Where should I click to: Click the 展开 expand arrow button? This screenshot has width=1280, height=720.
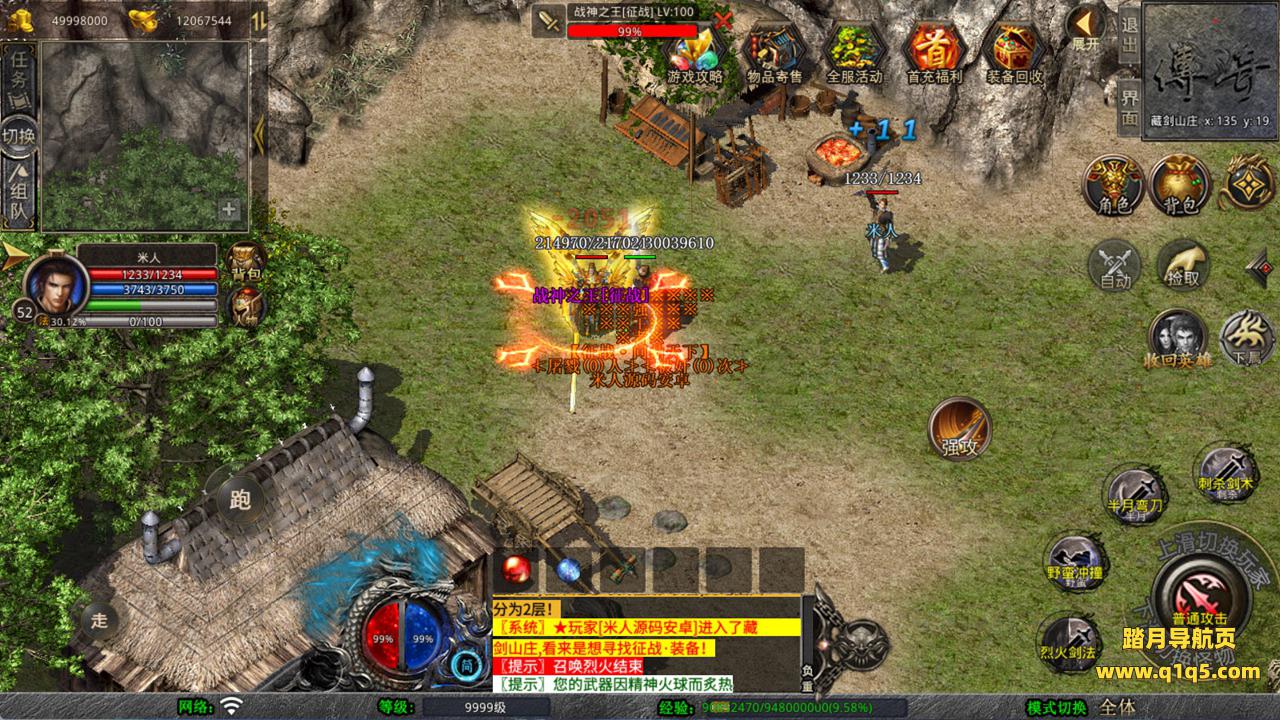pyautogui.click(x=1085, y=28)
